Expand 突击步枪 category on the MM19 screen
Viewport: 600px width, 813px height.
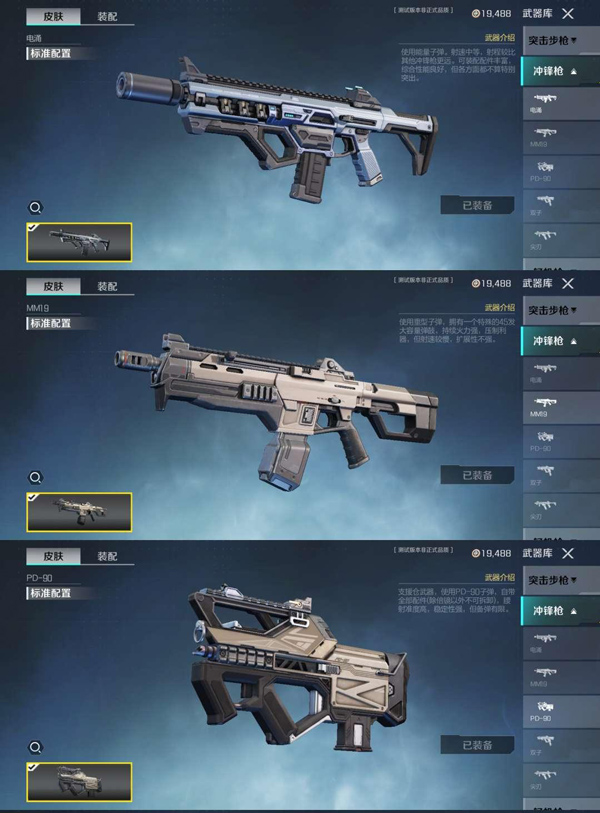click(x=553, y=309)
